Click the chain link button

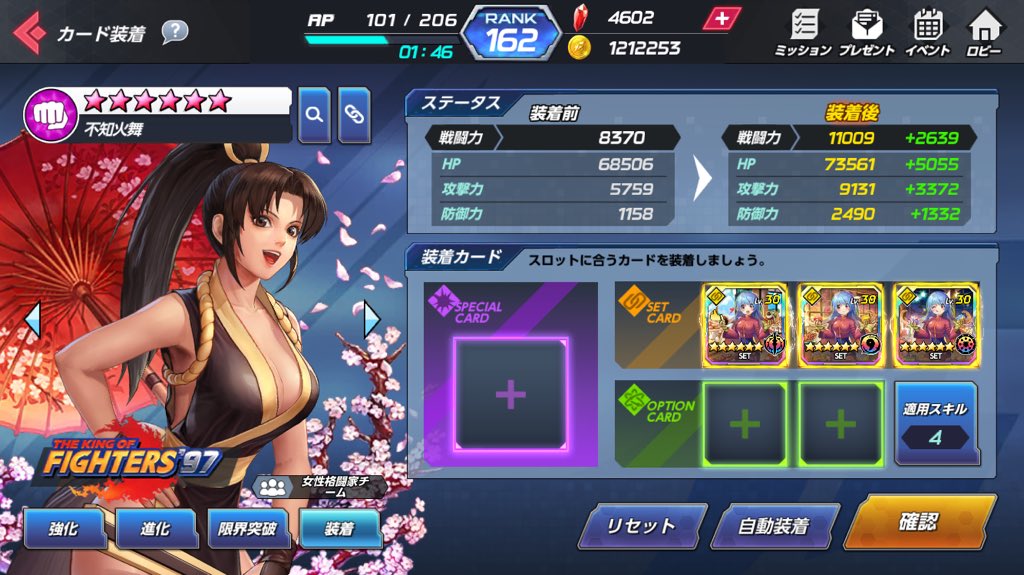[354, 114]
